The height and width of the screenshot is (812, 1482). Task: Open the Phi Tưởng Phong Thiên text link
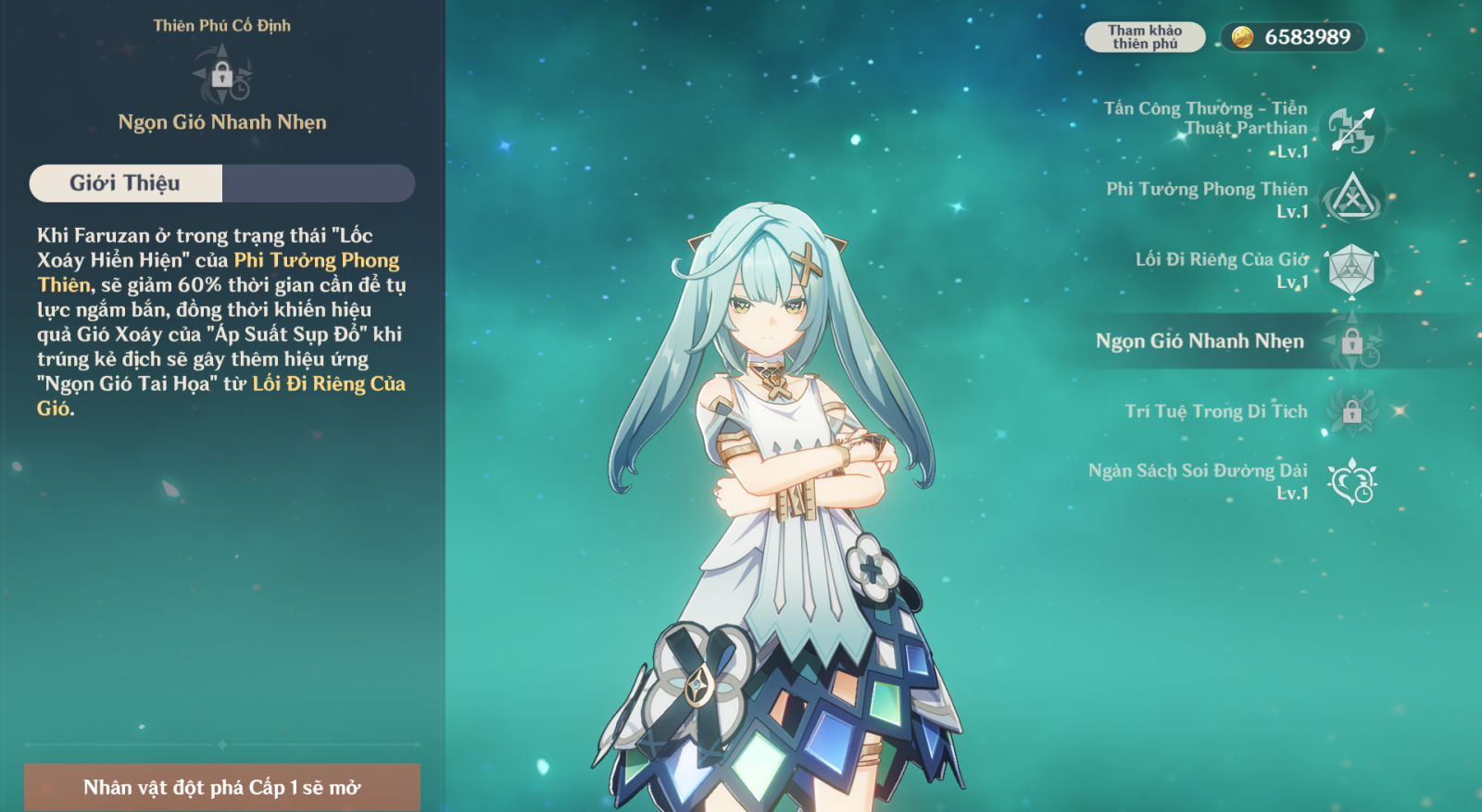click(x=316, y=261)
